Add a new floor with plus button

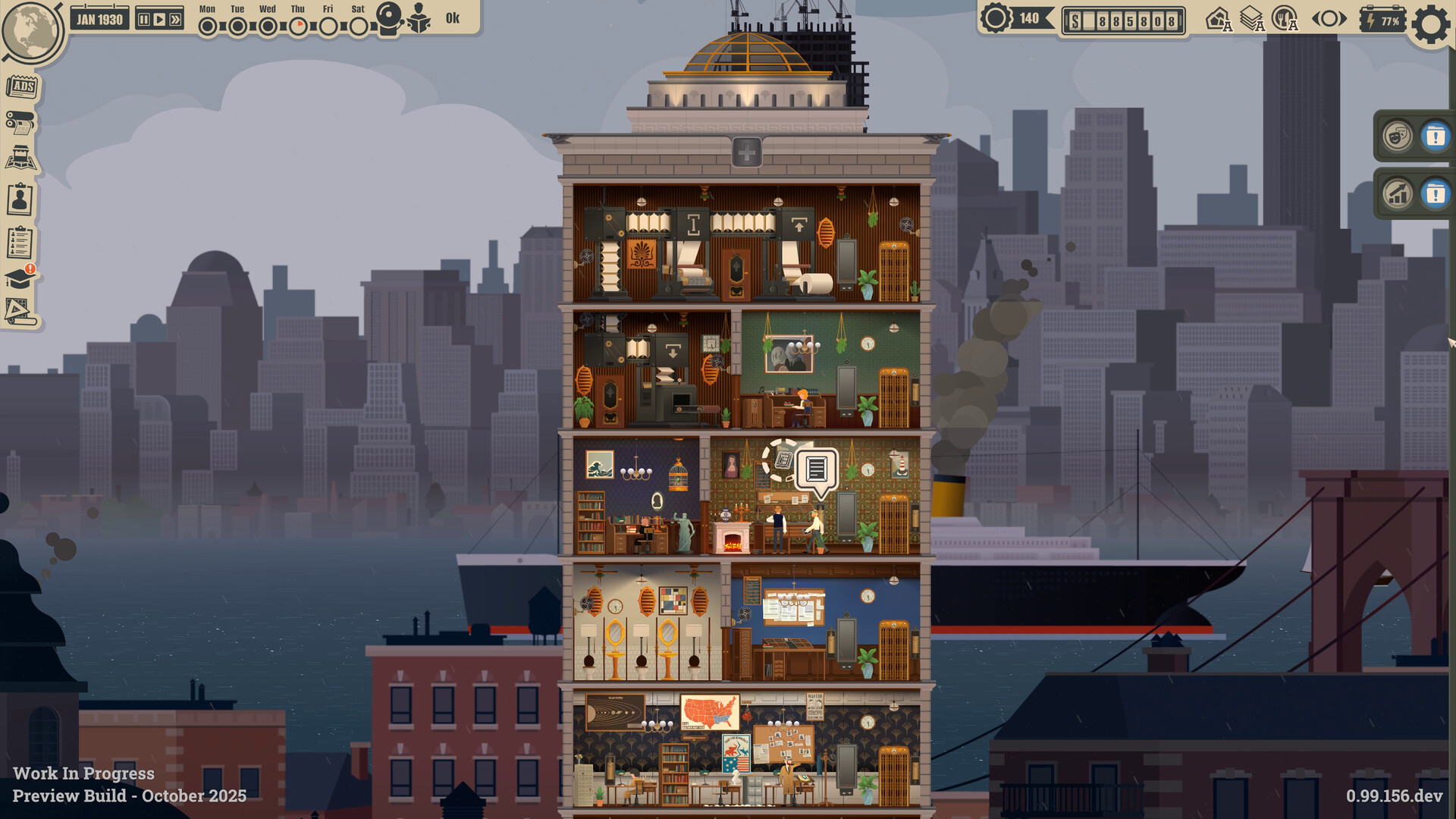(746, 152)
